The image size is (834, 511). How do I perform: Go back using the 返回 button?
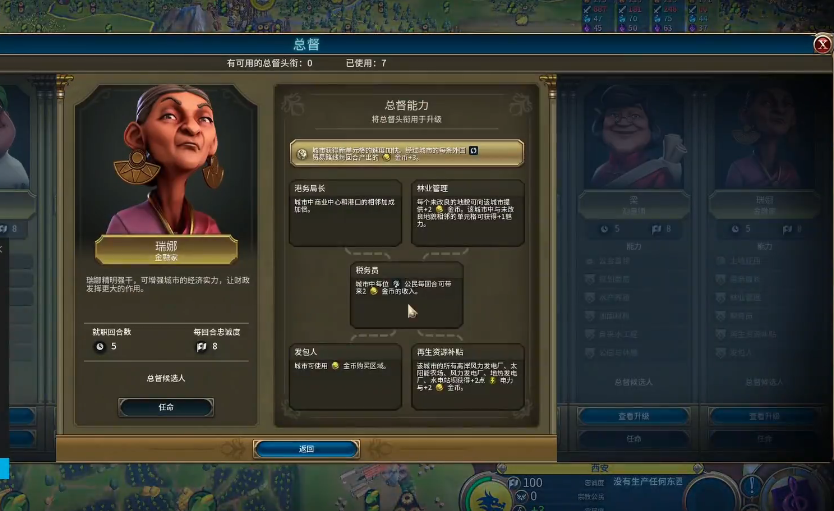click(x=306, y=449)
